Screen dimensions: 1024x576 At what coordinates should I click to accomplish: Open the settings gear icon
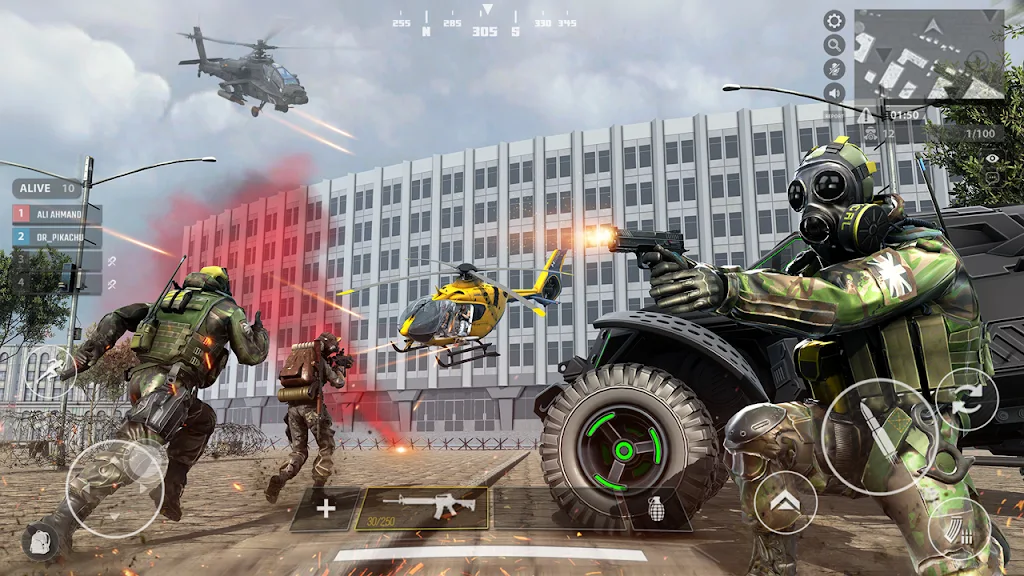834,21
